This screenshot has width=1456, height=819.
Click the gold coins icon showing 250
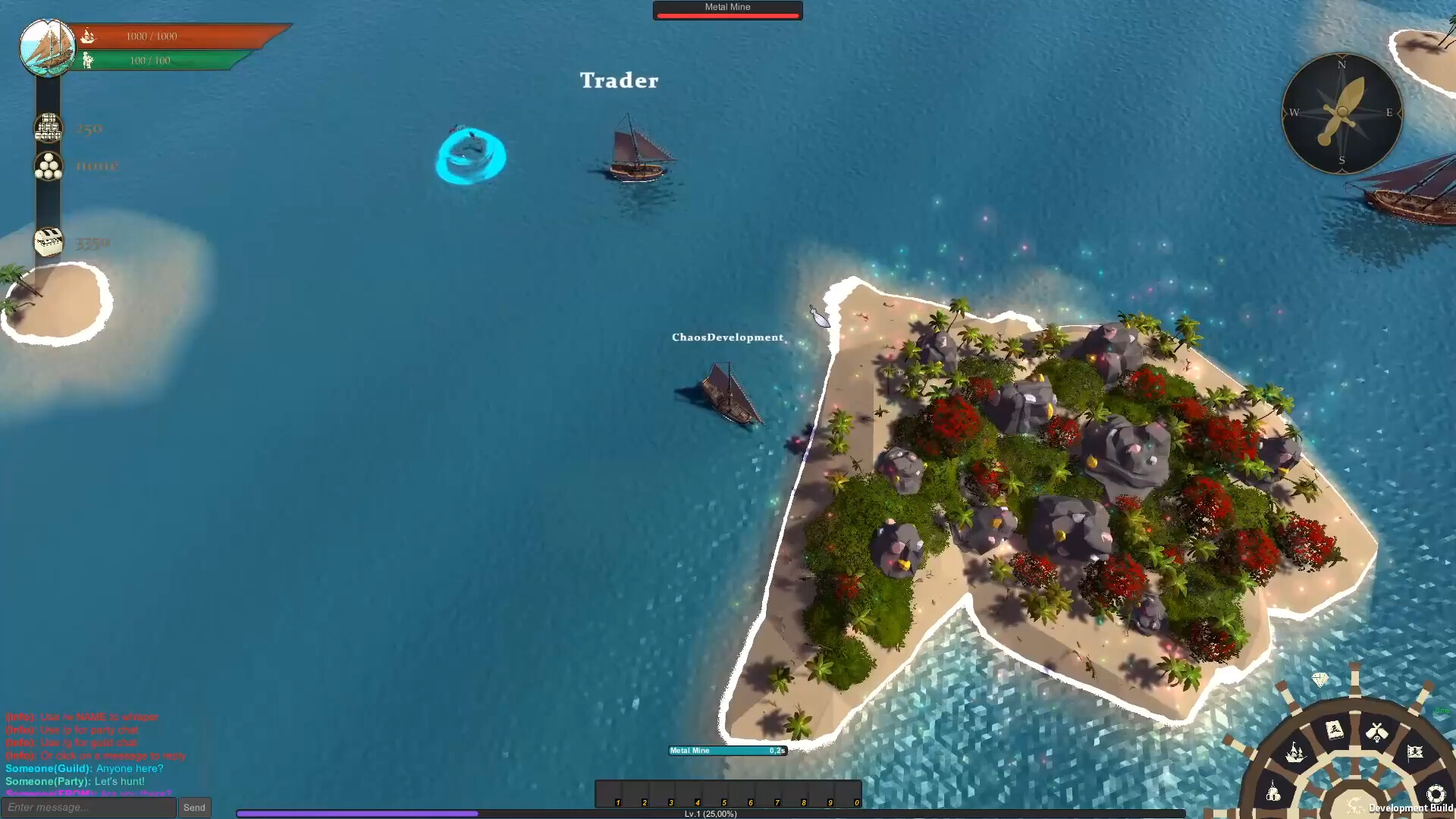48,127
